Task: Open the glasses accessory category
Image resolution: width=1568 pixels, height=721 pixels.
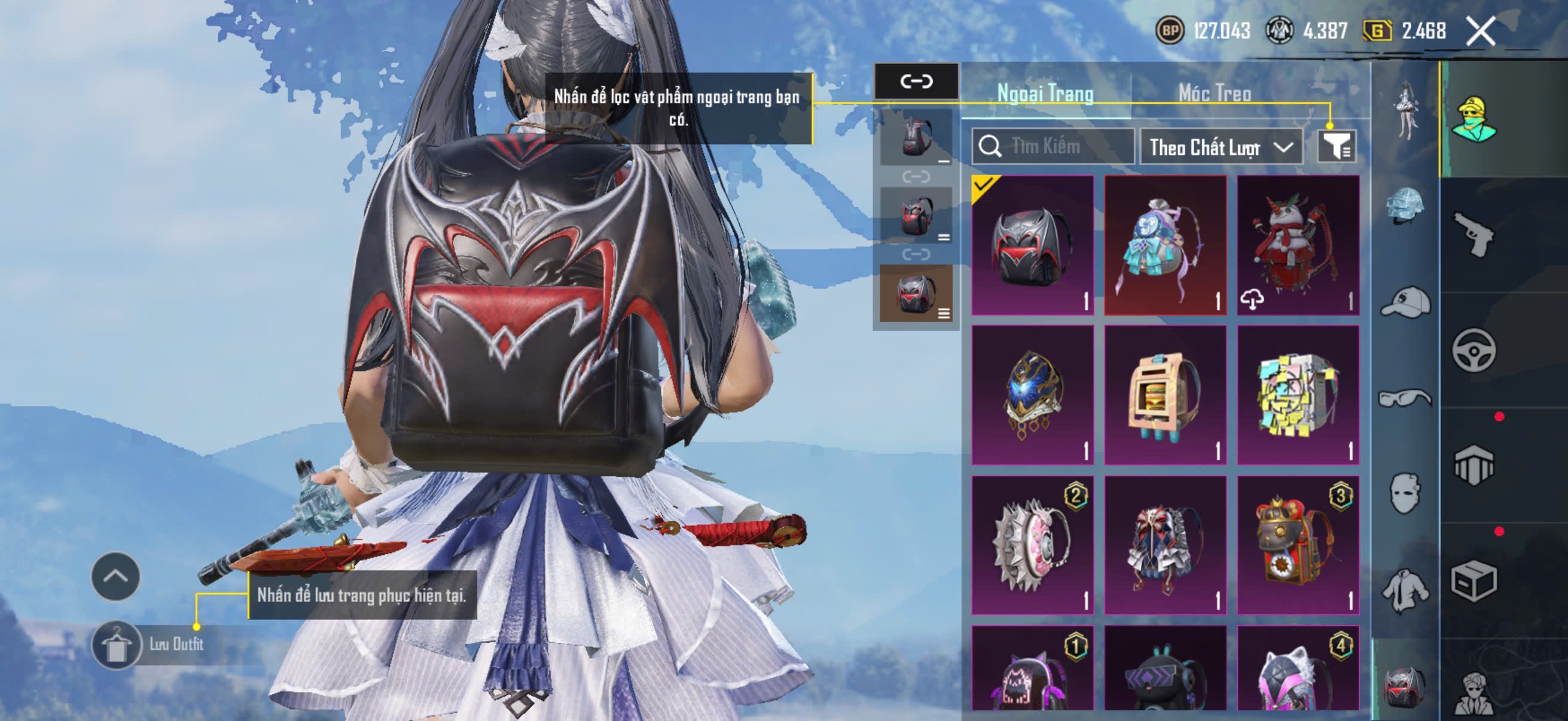Action: tap(1404, 399)
